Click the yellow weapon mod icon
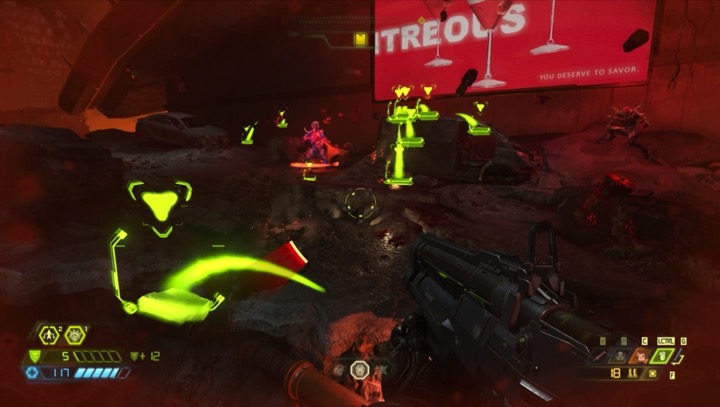This screenshot has width=720, height=407. click(653, 374)
